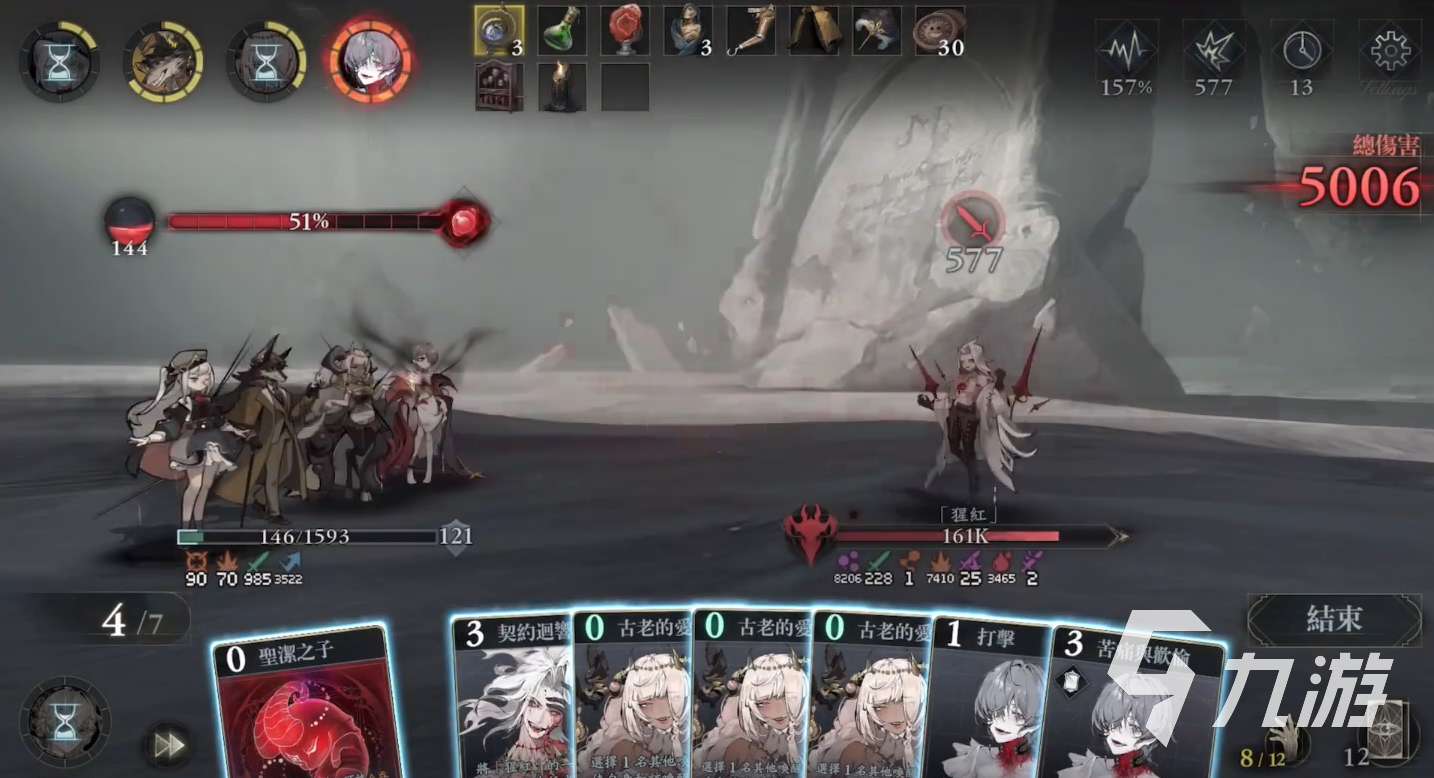Inspect the feather quill relic
This screenshot has height=778, width=1434.
(x=877, y=31)
